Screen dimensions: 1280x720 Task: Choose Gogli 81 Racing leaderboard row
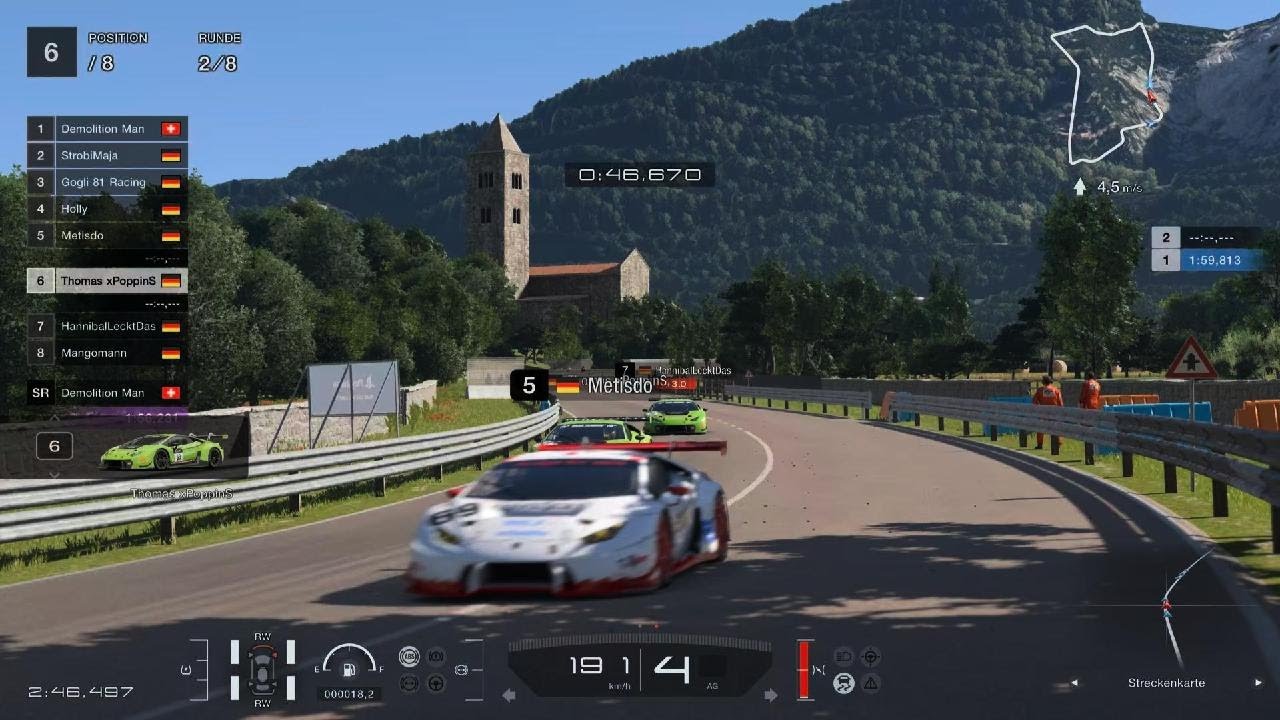pyautogui.click(x=107, y=182)
